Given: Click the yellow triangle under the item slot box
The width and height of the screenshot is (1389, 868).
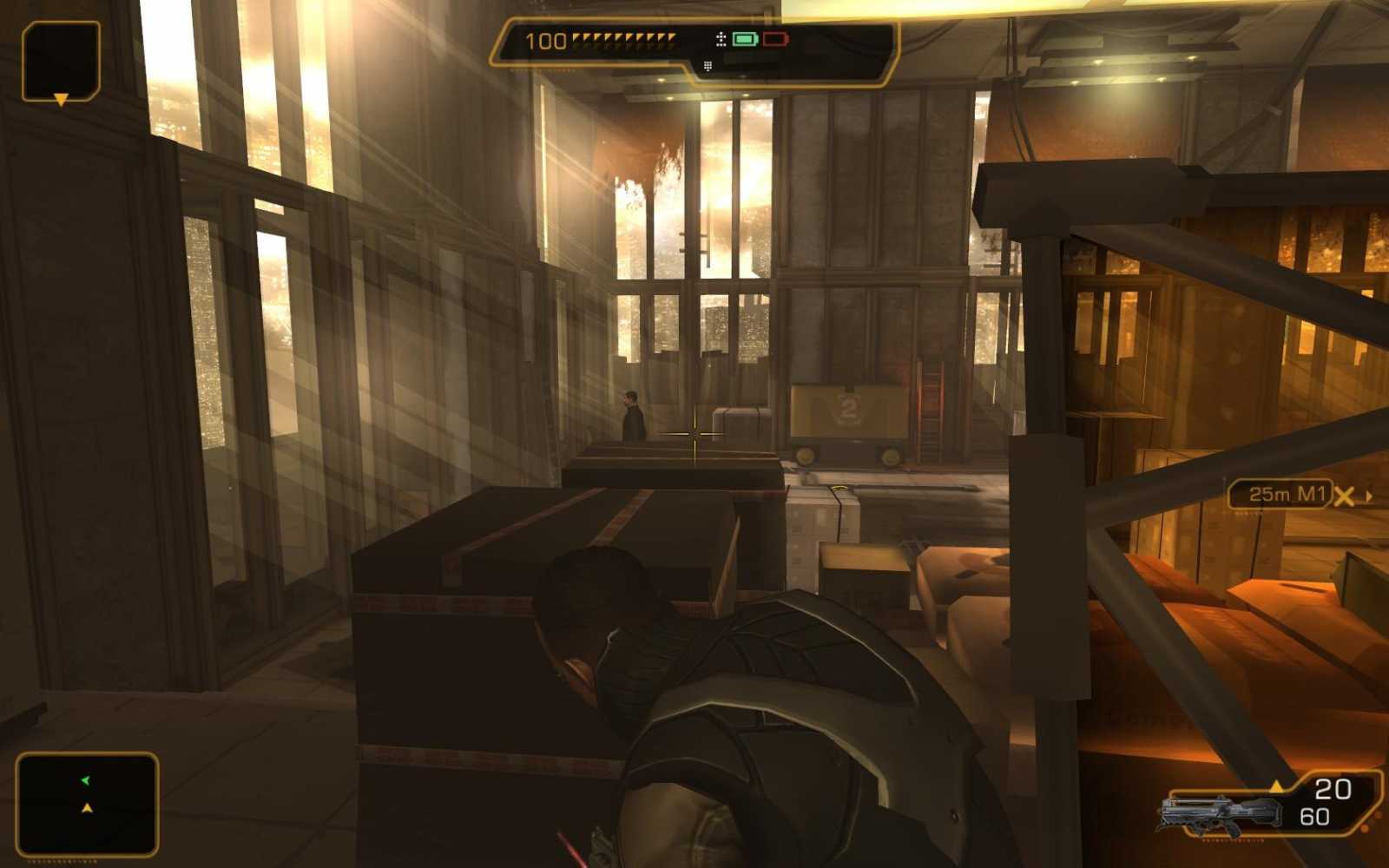Looking at the screenshot, I should (61, 101).
